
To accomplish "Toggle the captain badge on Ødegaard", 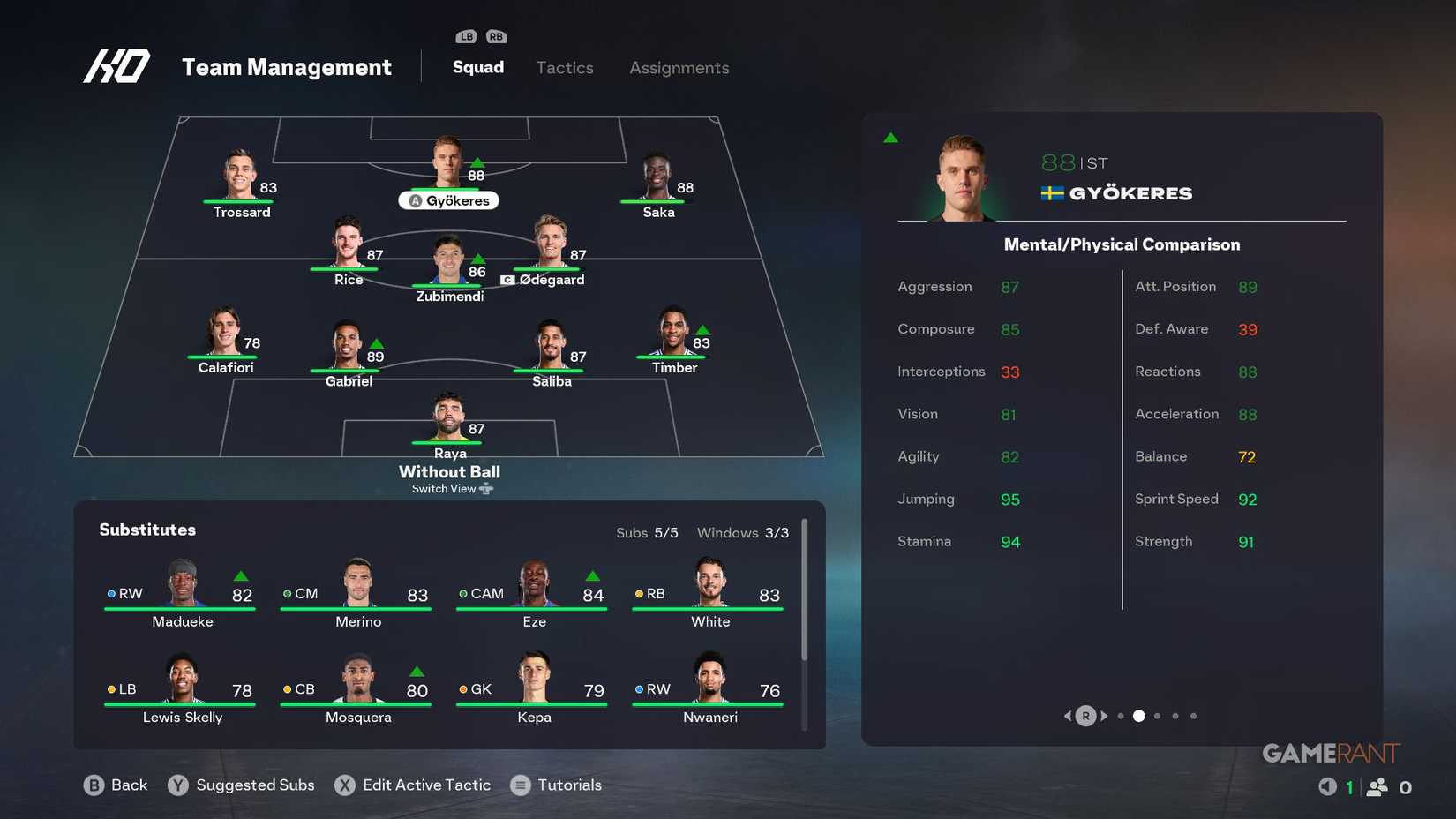I will click(507, 279).
